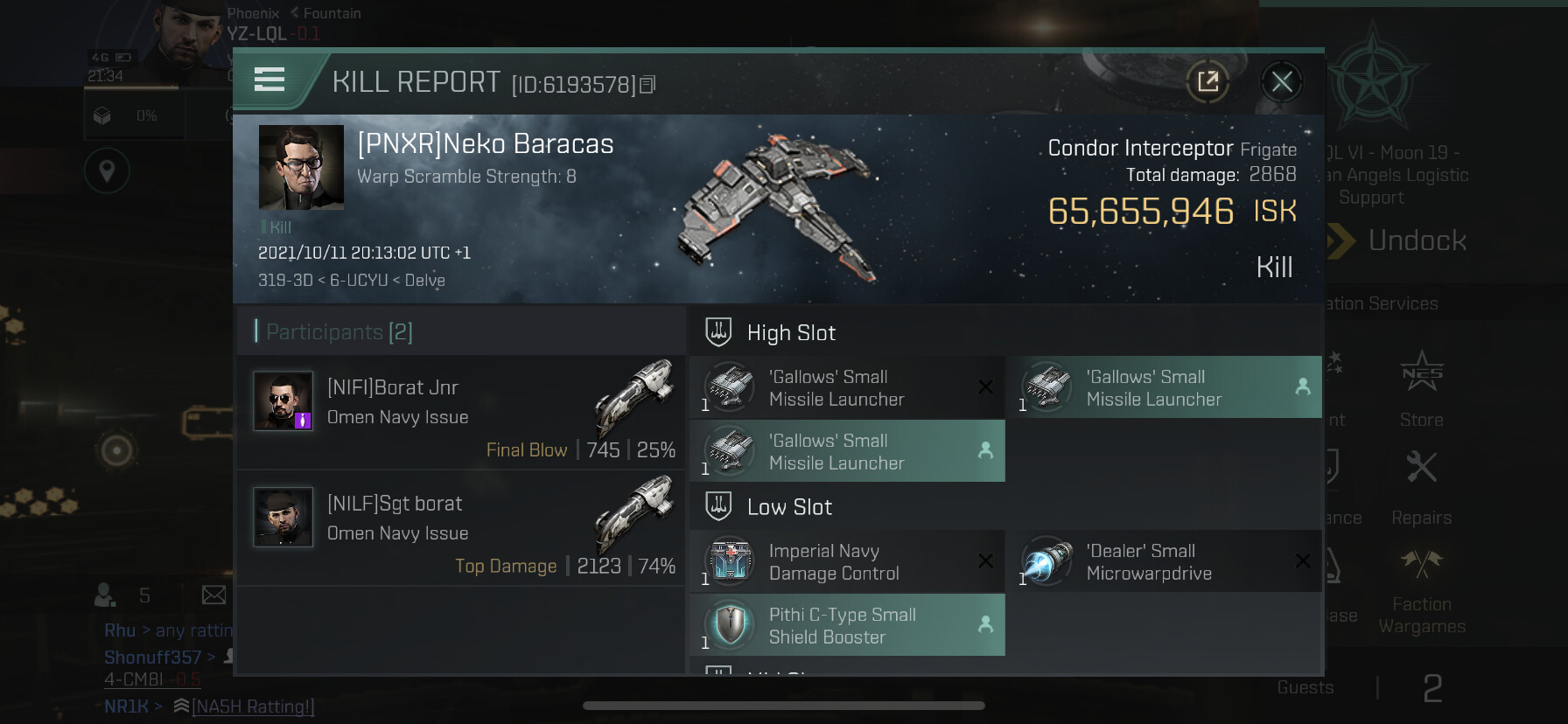Open the 4-CM8I system link in chat

tap(134, 679)
